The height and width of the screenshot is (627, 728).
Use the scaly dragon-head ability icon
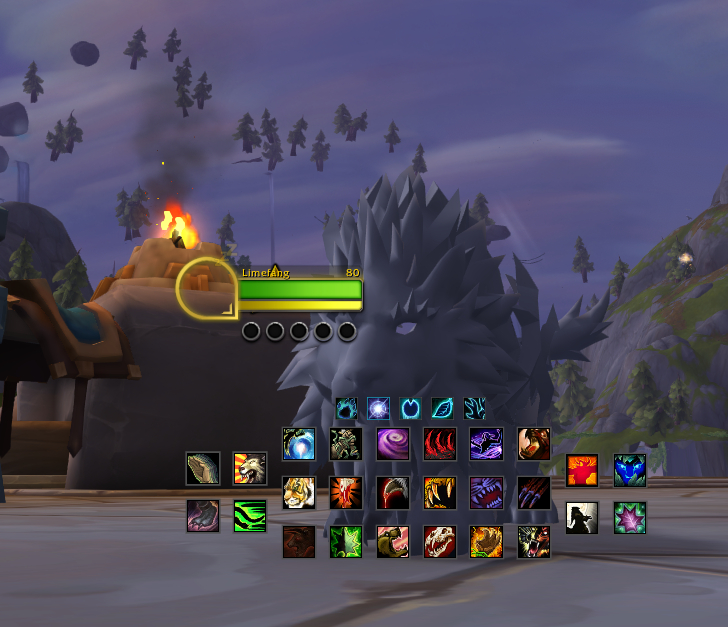(203, 467)
